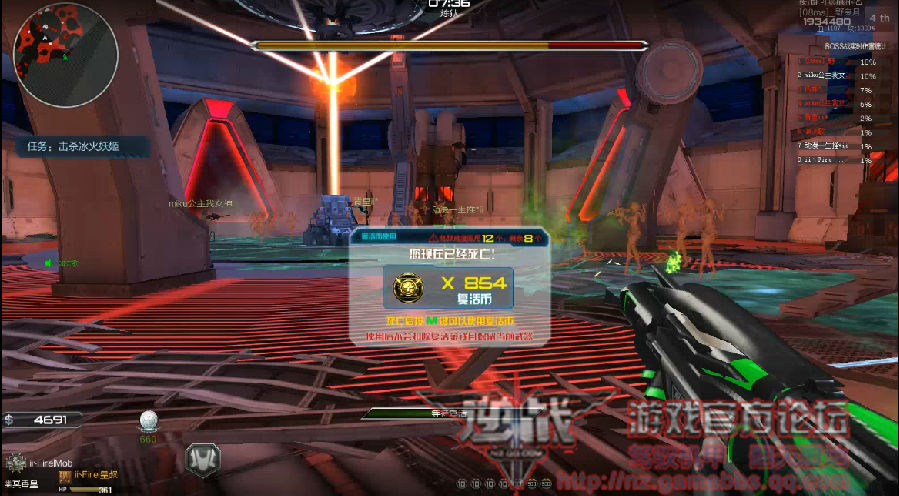Screen dimensions: 899x496
Task: Activate the armor vest skill icon
Action: 204,457
